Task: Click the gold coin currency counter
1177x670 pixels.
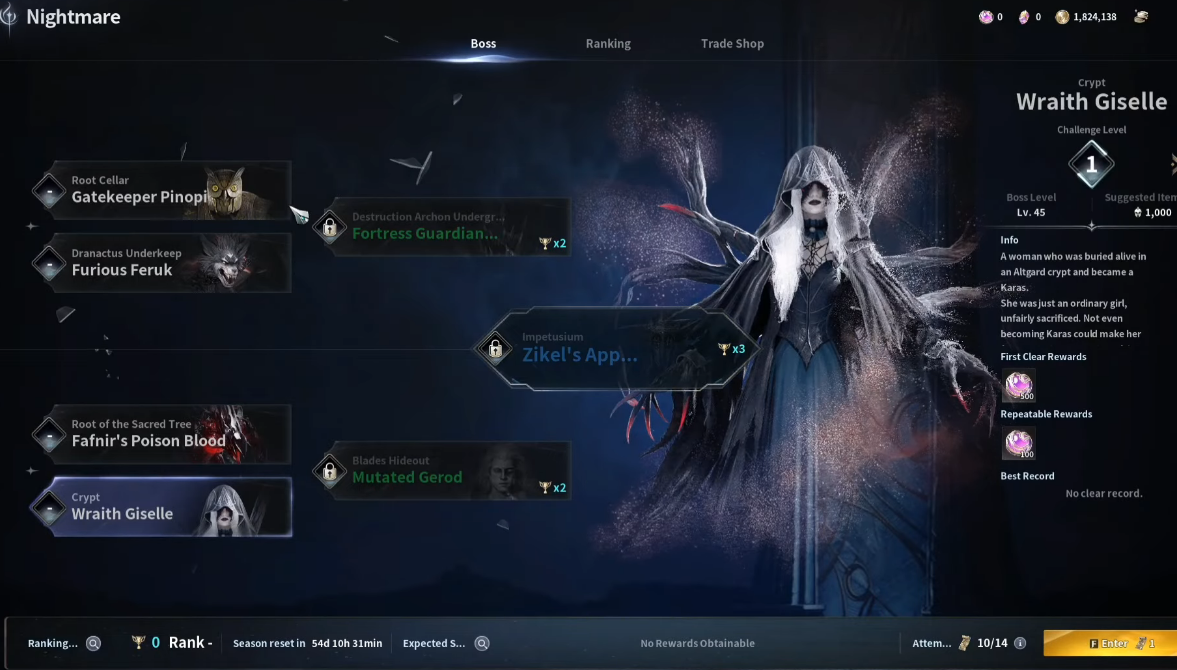Action: pos(1088,17)
